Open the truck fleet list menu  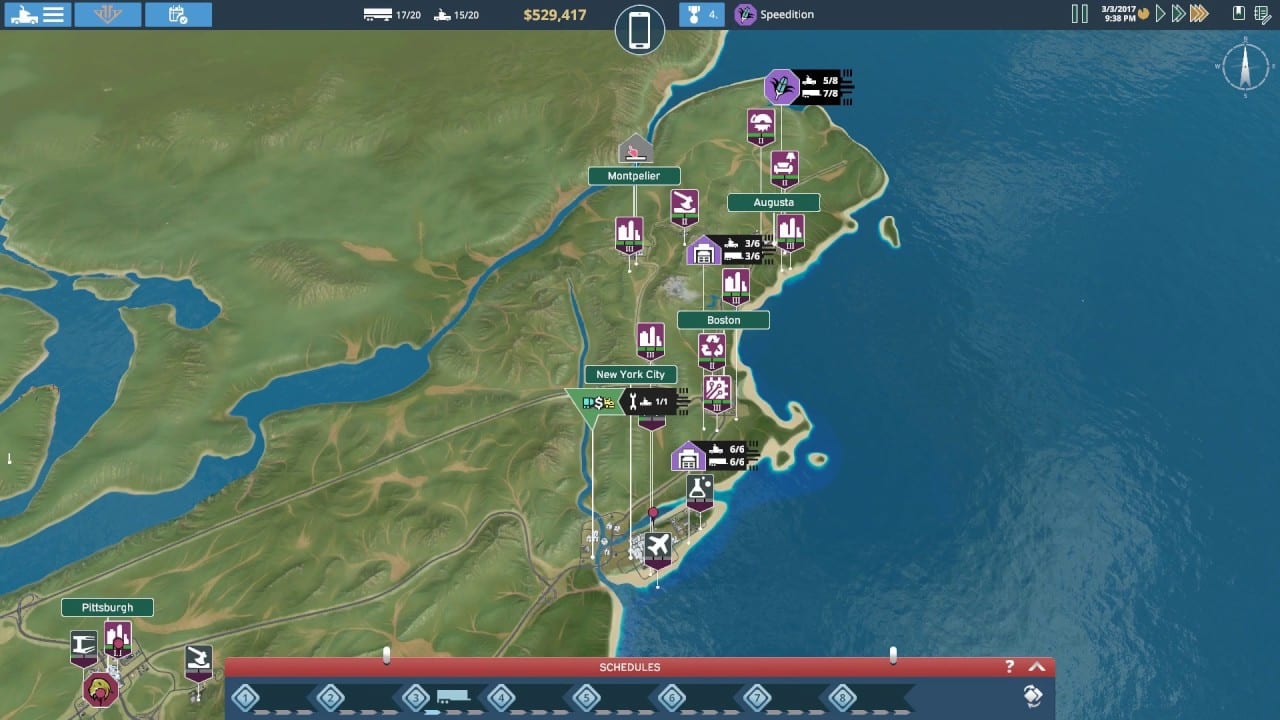point(37,14)
